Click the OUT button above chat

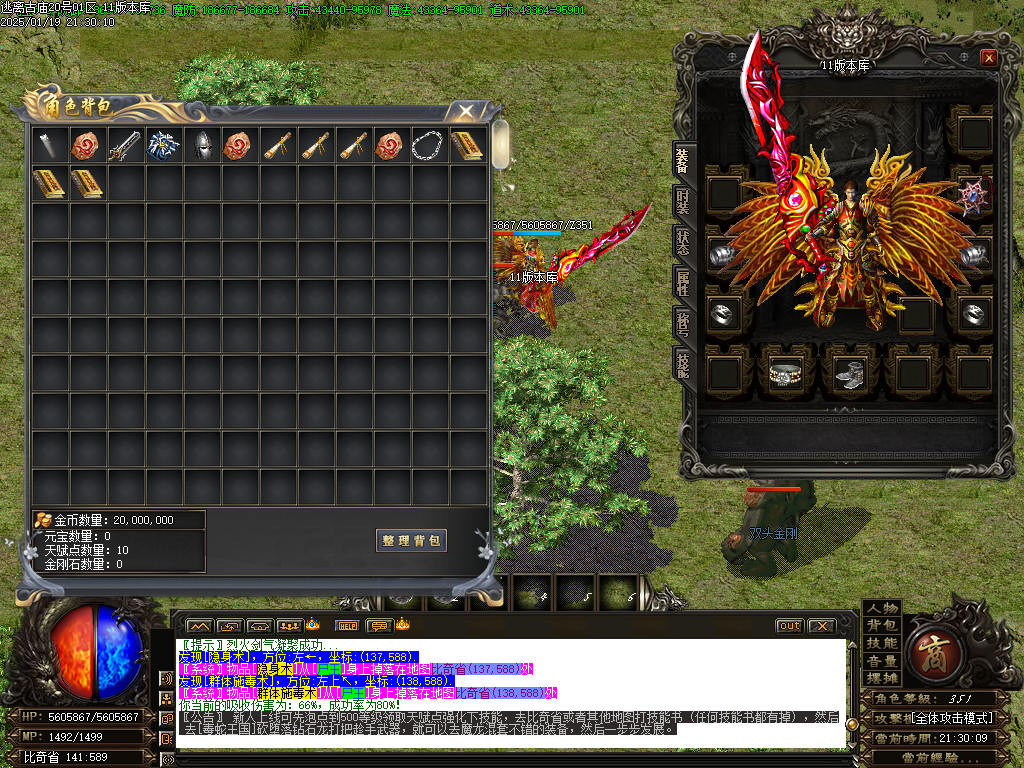(789, 626)
